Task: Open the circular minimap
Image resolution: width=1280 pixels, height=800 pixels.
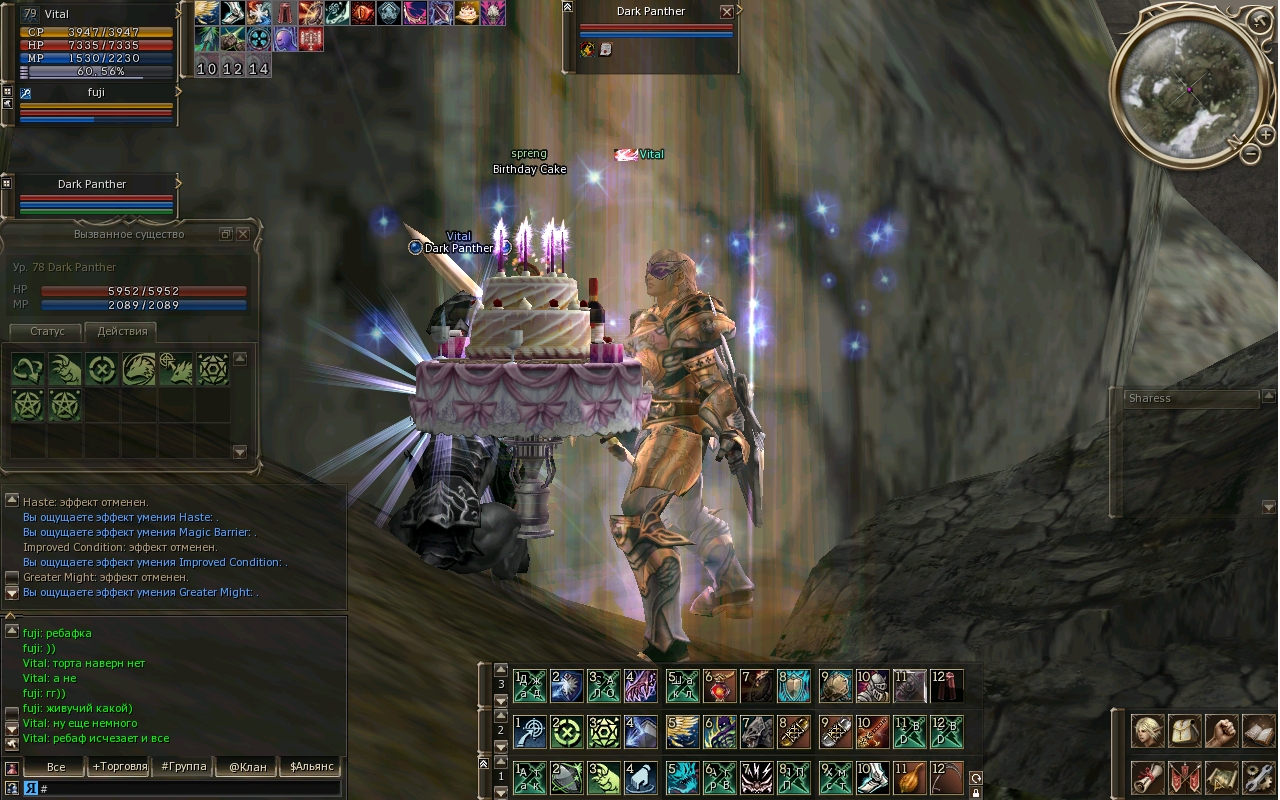Action: pos(1190,90)
